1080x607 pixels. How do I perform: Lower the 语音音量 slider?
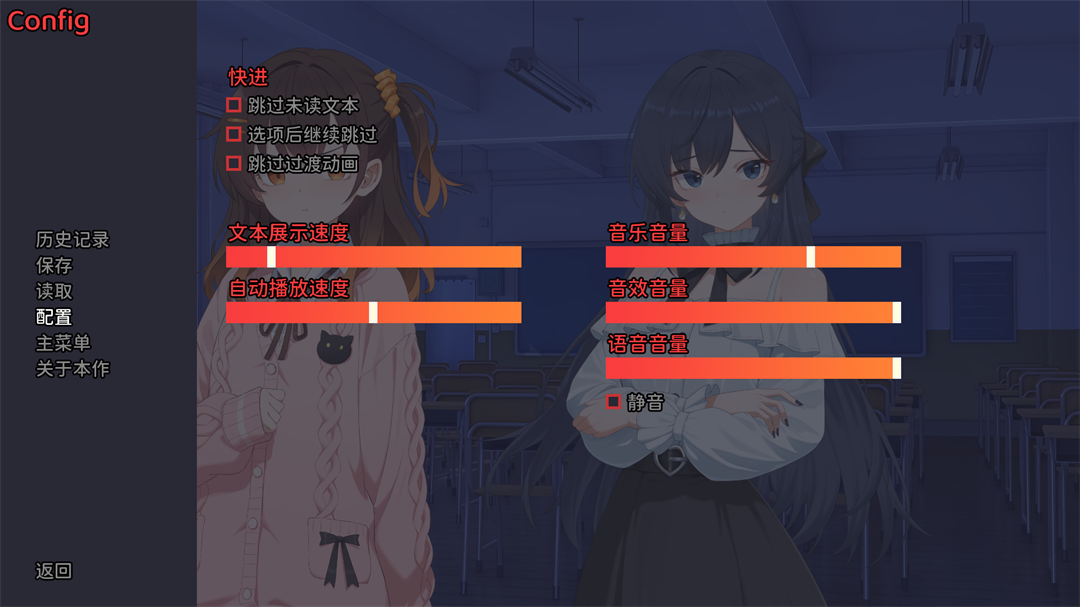pyautogui.click(x=753, y=368)
